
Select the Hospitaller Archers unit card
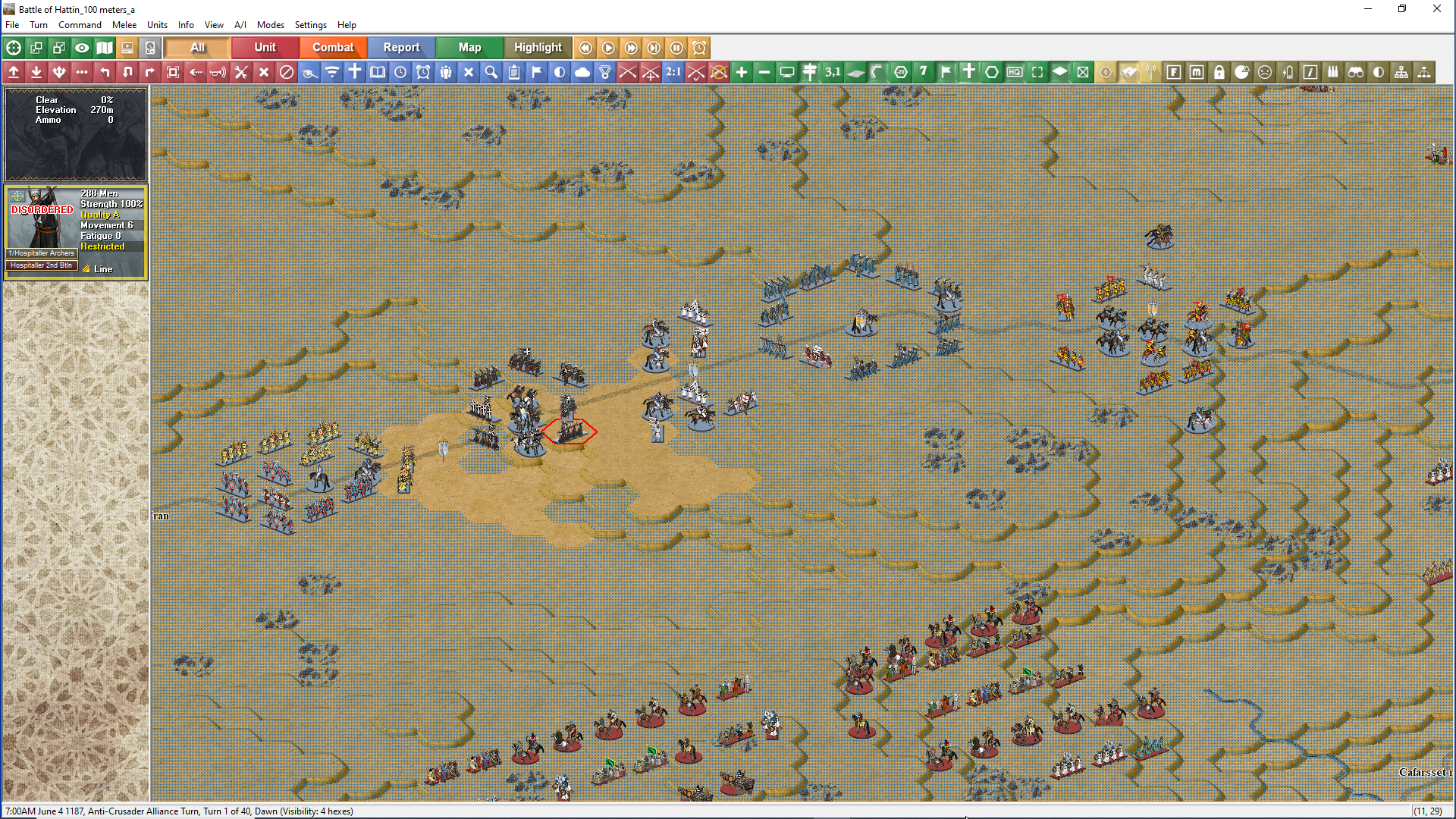[x=75, y=231]
